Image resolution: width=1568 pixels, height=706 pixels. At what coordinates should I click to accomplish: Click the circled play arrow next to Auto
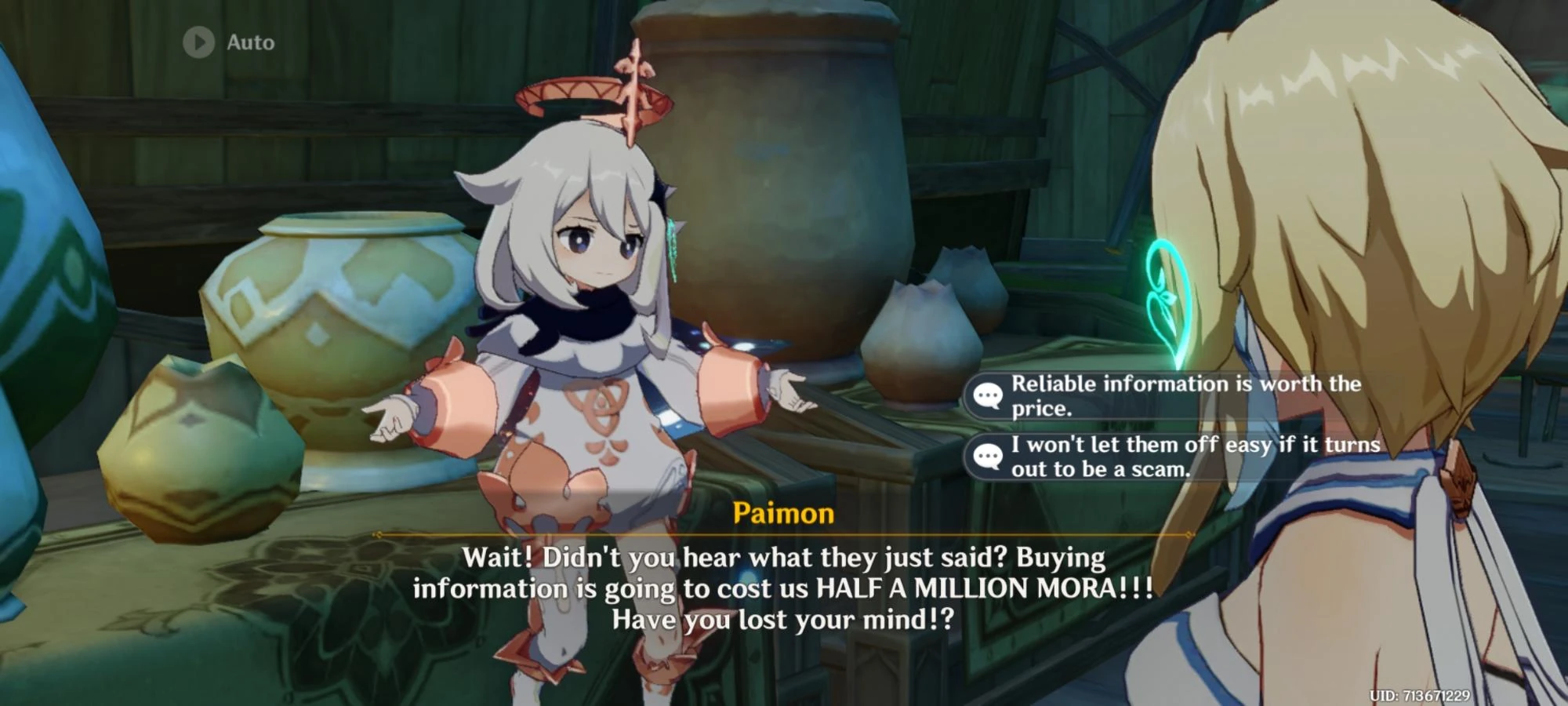tap(198, 42)
